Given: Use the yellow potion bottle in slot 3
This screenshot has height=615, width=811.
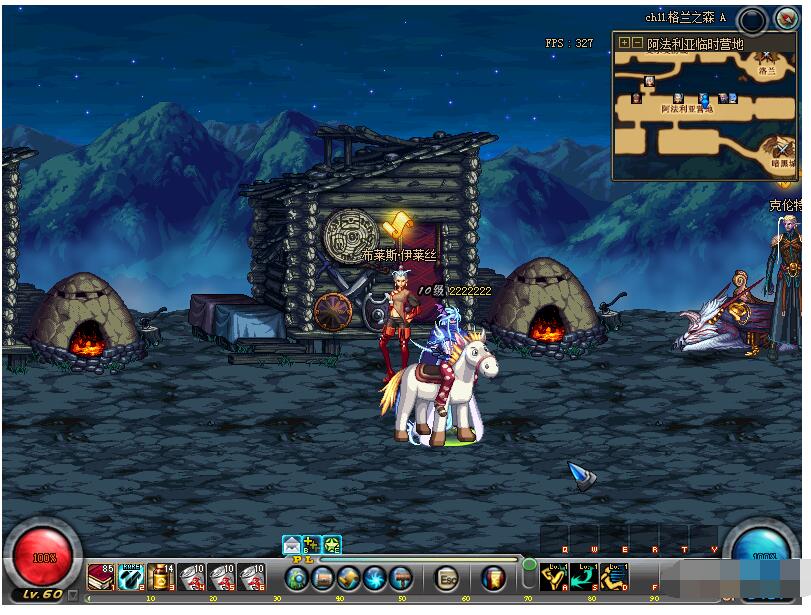Looking at the screenshot, I should (x=161, y=577).
